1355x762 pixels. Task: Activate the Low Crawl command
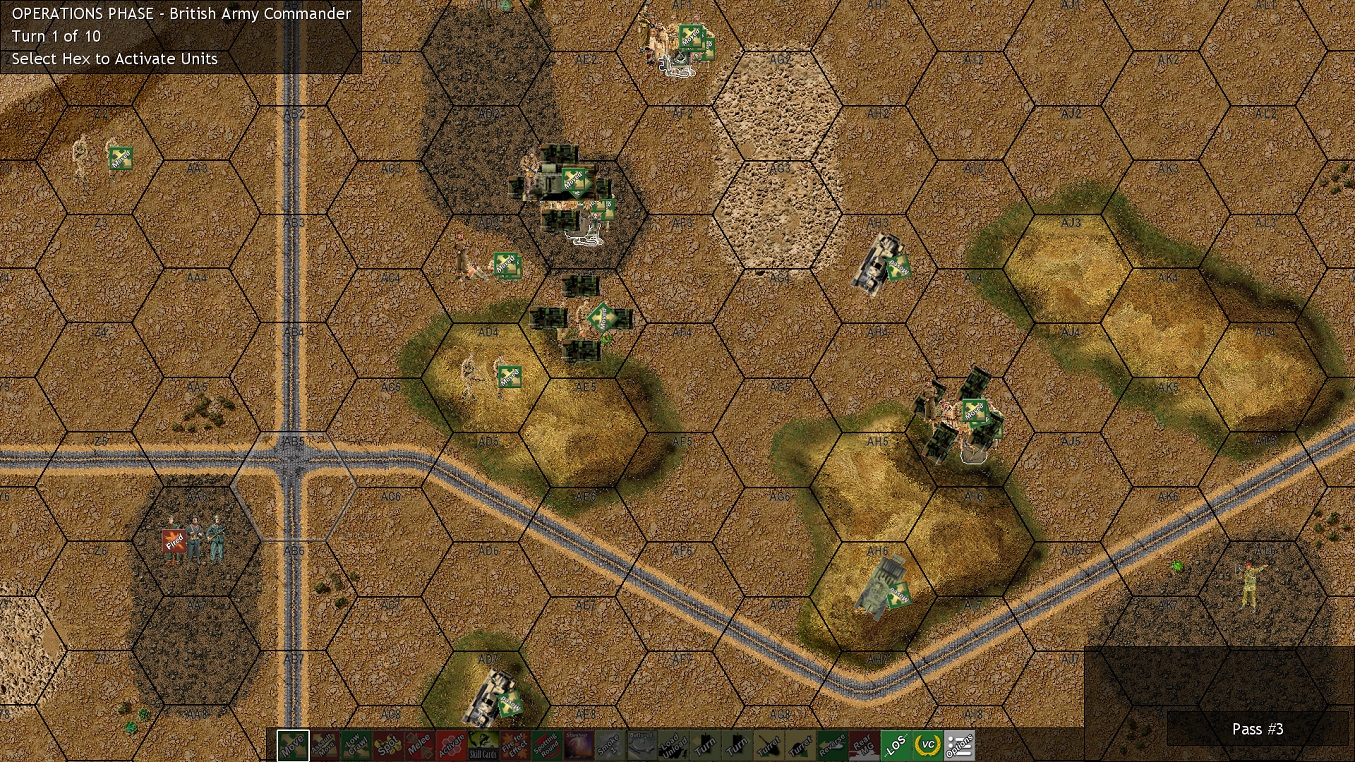point(354,746)
